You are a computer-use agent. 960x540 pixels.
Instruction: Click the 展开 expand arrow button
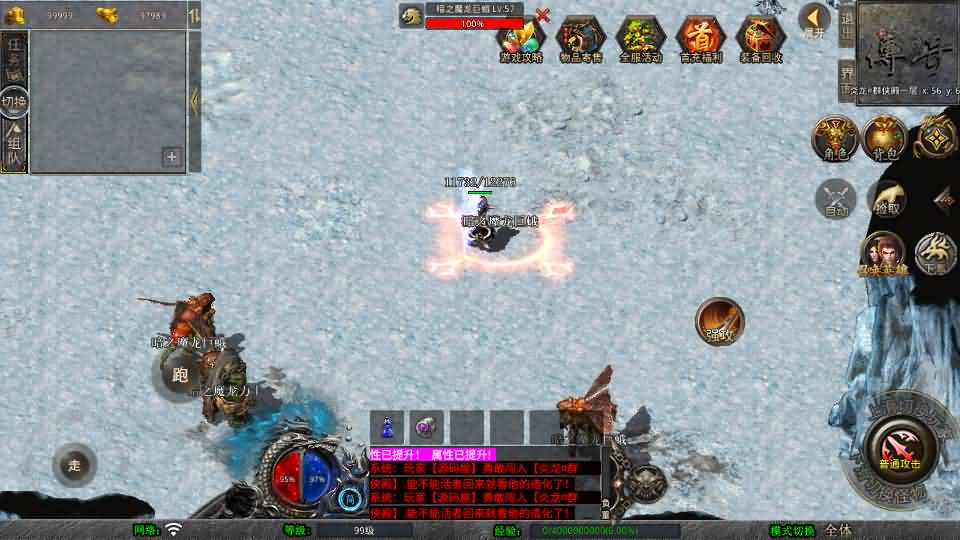tap(814, 19)
